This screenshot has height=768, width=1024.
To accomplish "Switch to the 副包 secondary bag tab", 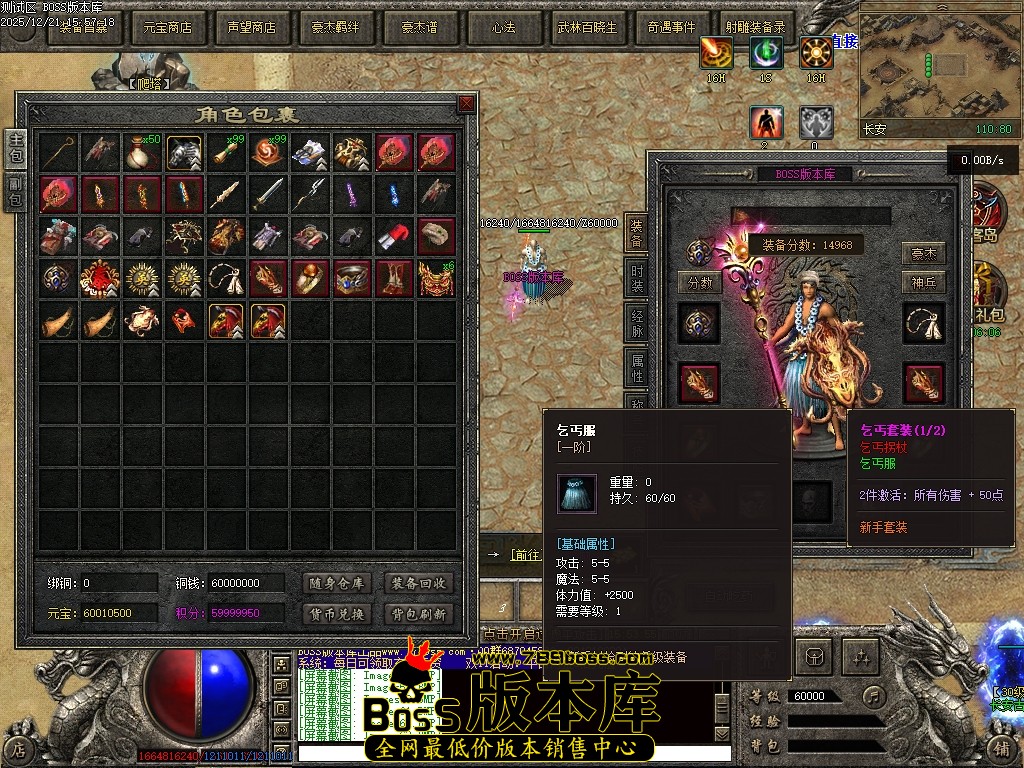I will pos(16,191).
